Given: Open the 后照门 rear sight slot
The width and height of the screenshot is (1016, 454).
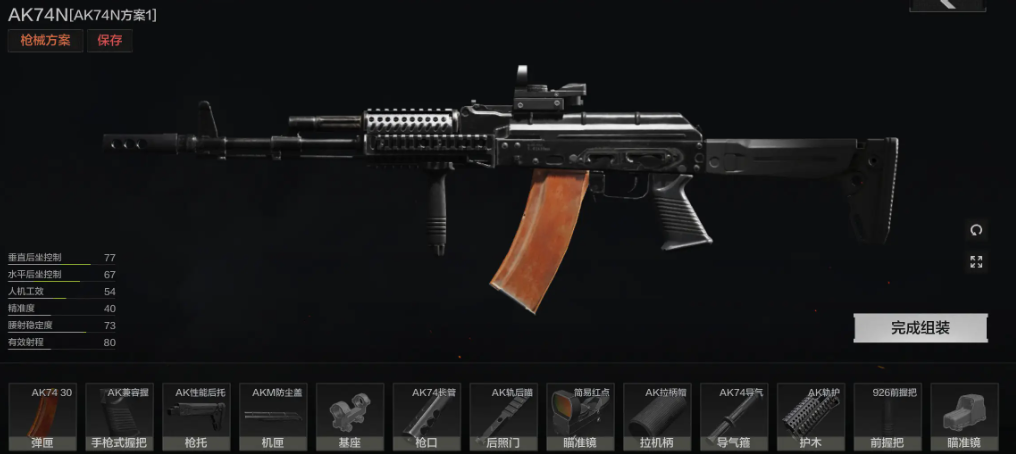Looking at the screenshot, I should (x=504, y=417).
